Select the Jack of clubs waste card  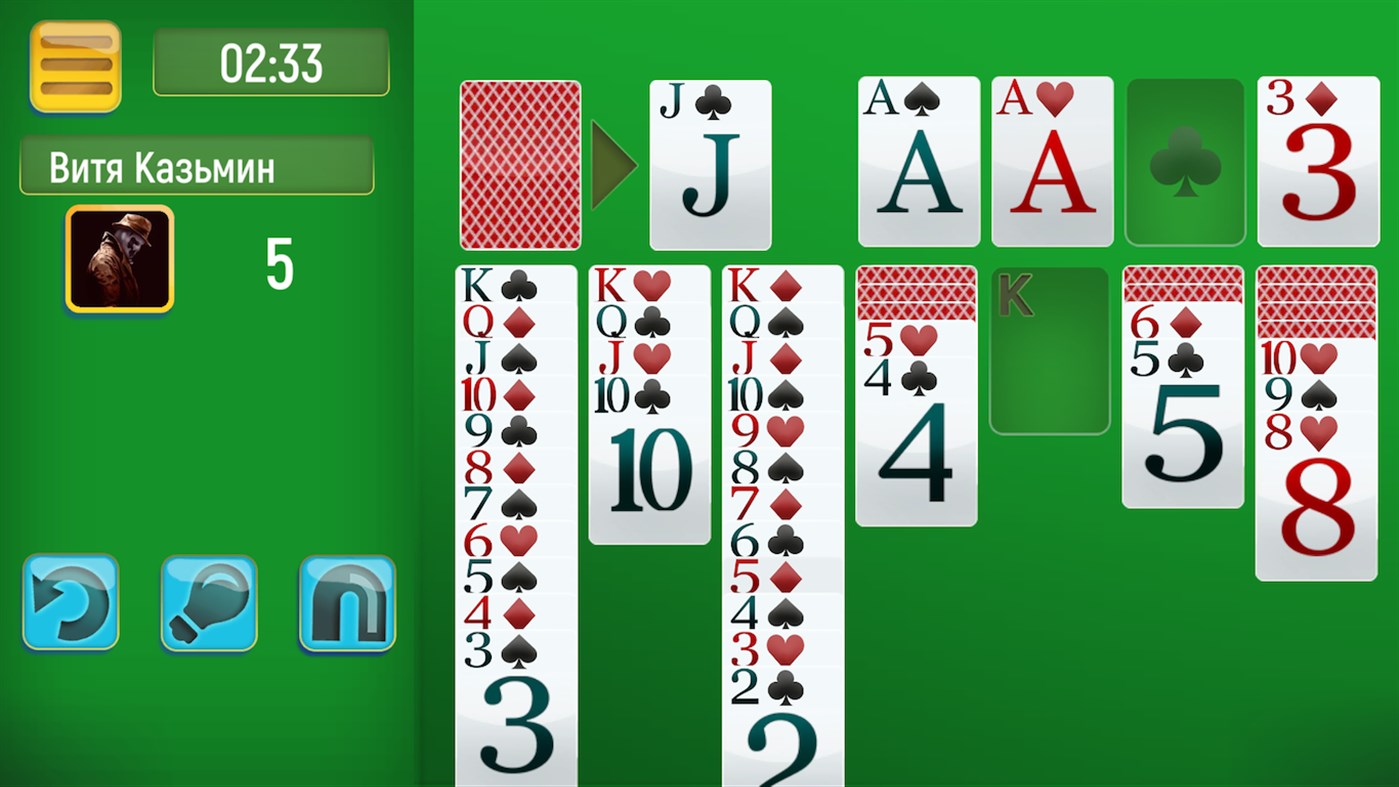(x=710, y=165)
